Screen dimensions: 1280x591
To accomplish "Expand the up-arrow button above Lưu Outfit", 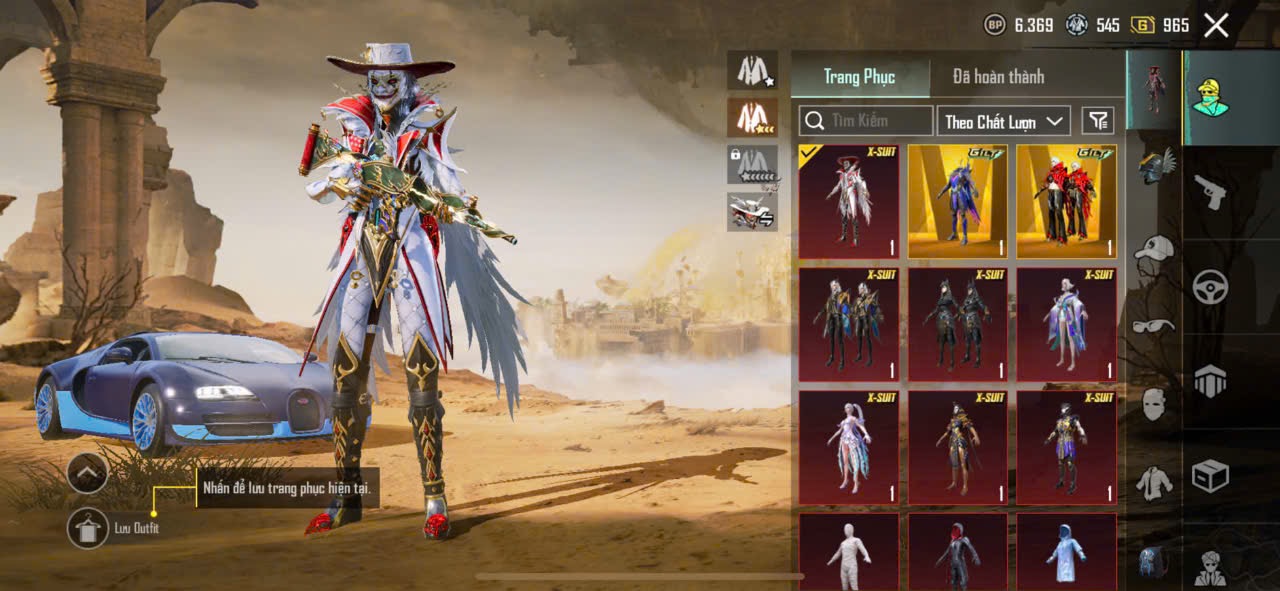I will point(88,472).
